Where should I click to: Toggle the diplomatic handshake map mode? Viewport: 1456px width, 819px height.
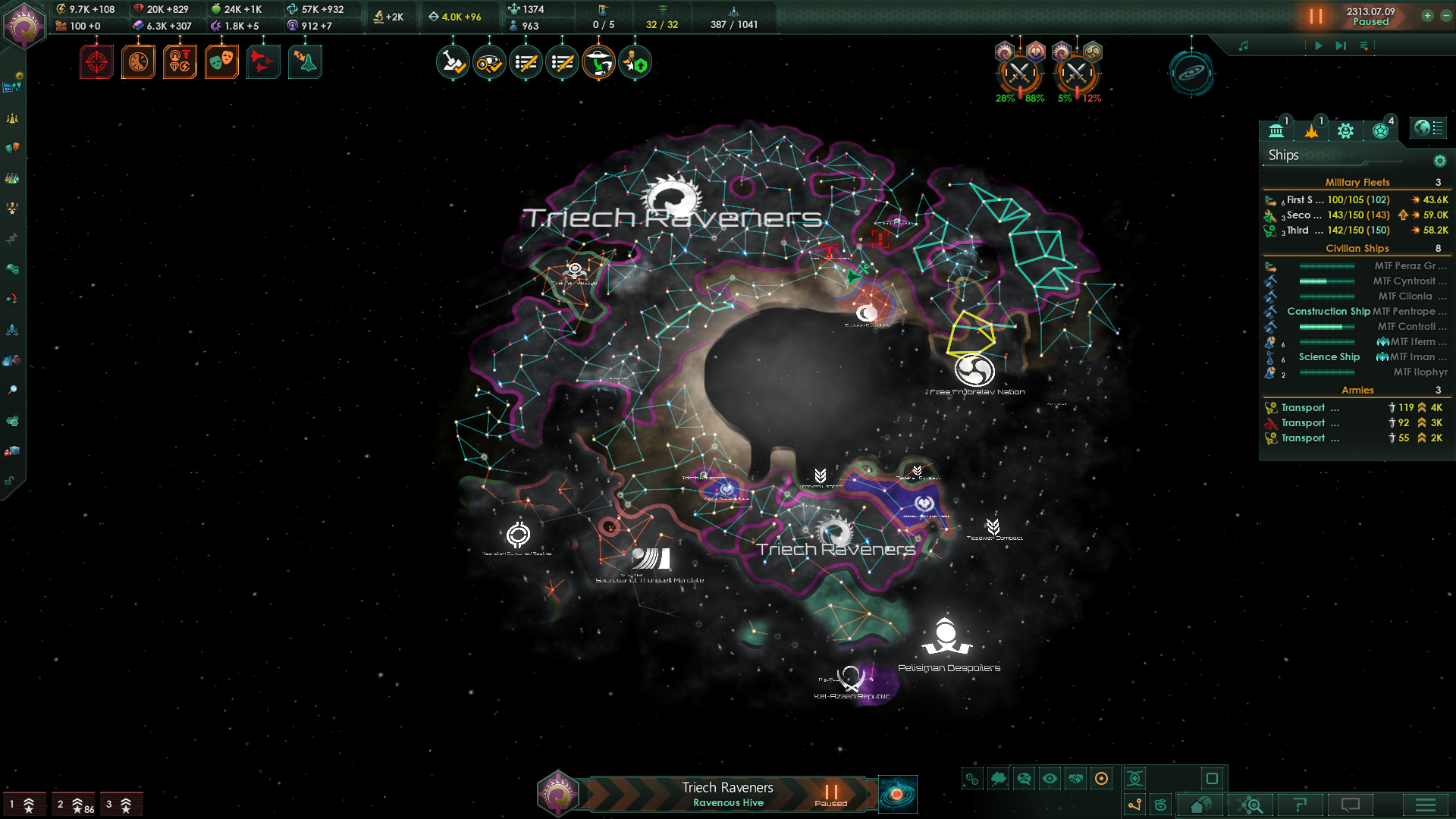point(1075,779)
